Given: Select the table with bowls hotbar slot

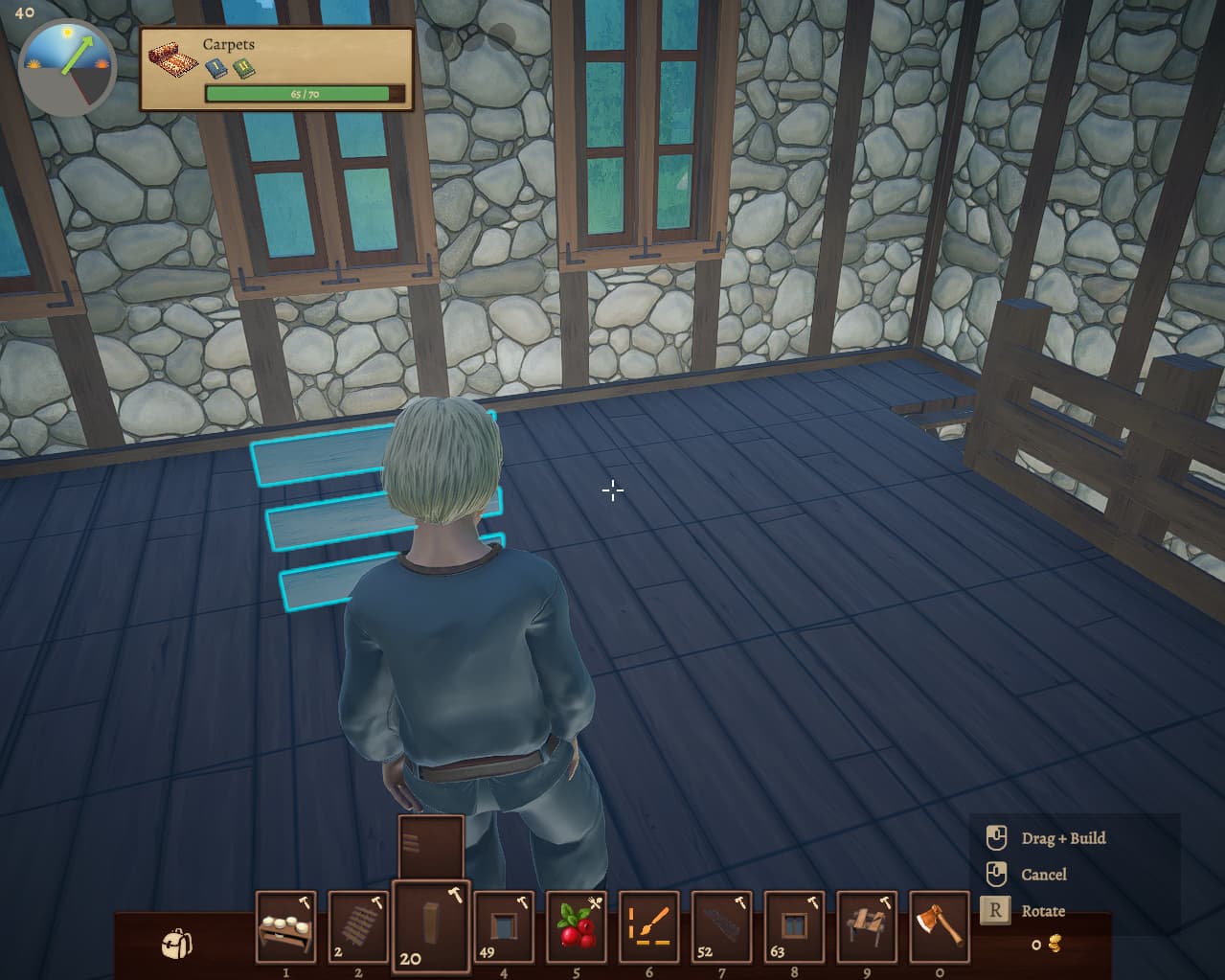Looking at the screenshot, I should pyautogui.click(x=285, y=926).
